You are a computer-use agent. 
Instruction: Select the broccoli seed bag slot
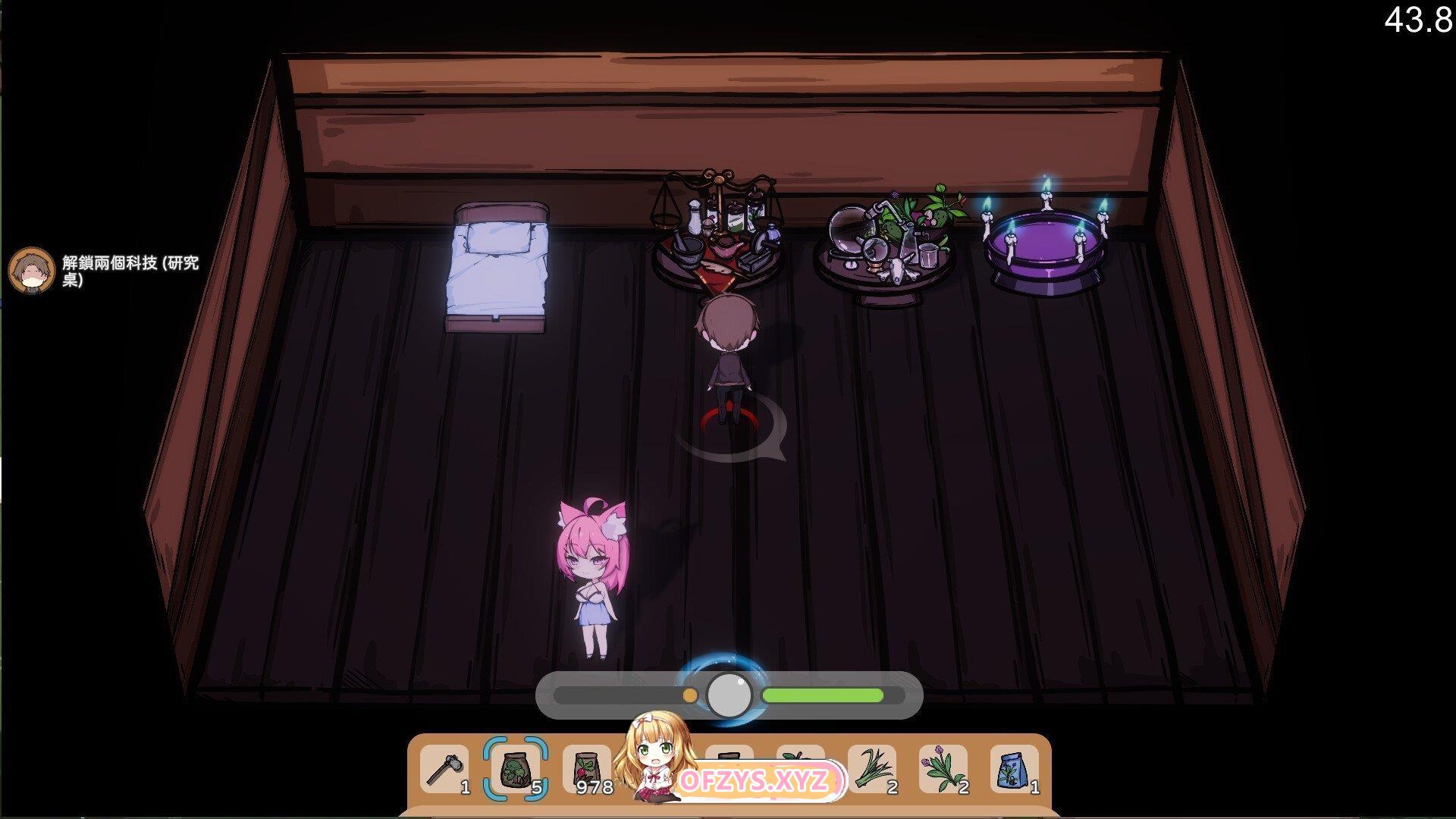[516, 770]
